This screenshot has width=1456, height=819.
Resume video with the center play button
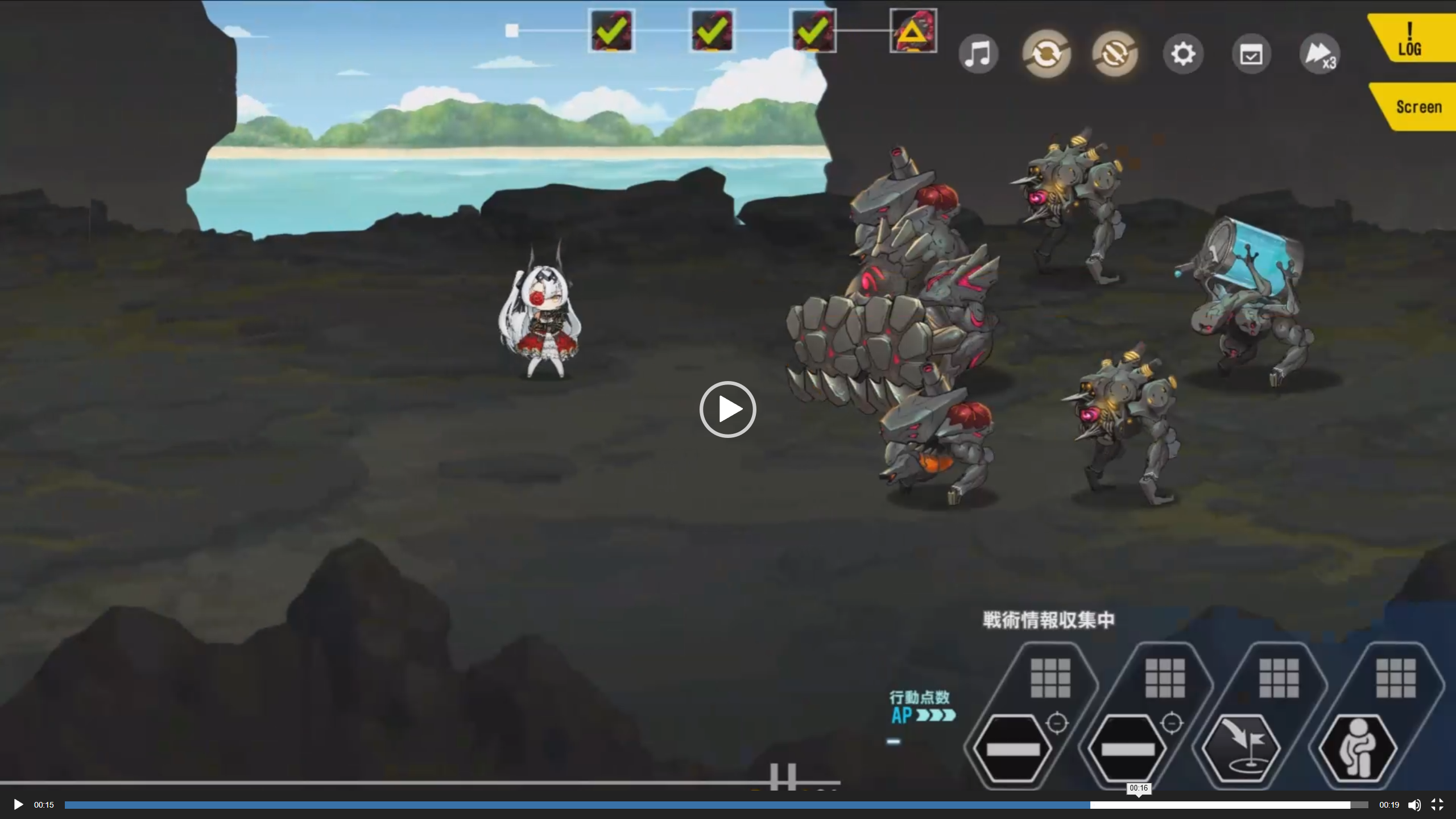pos(728,409)
